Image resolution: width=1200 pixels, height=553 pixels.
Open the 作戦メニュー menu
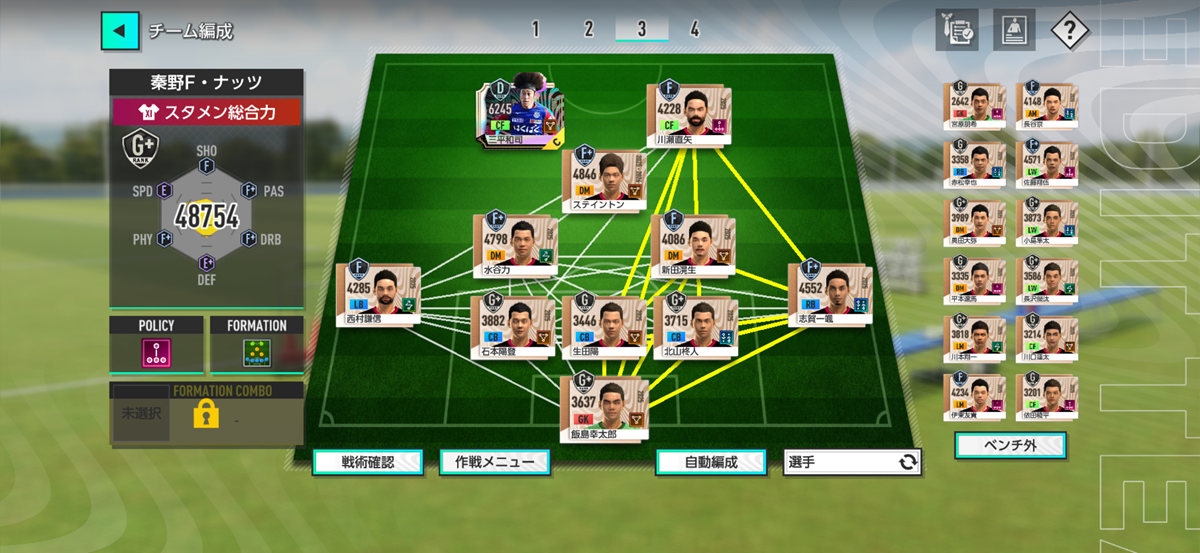494,462
